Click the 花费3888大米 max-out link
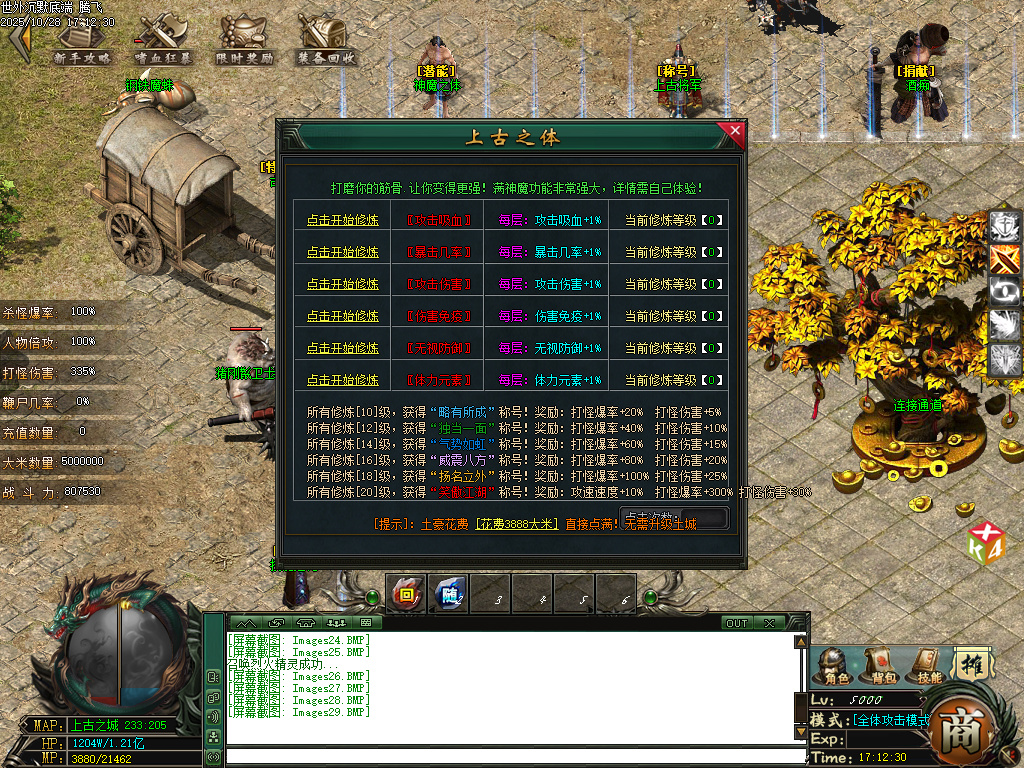This screenshot has width=1024, height=768. coord(515,524)
